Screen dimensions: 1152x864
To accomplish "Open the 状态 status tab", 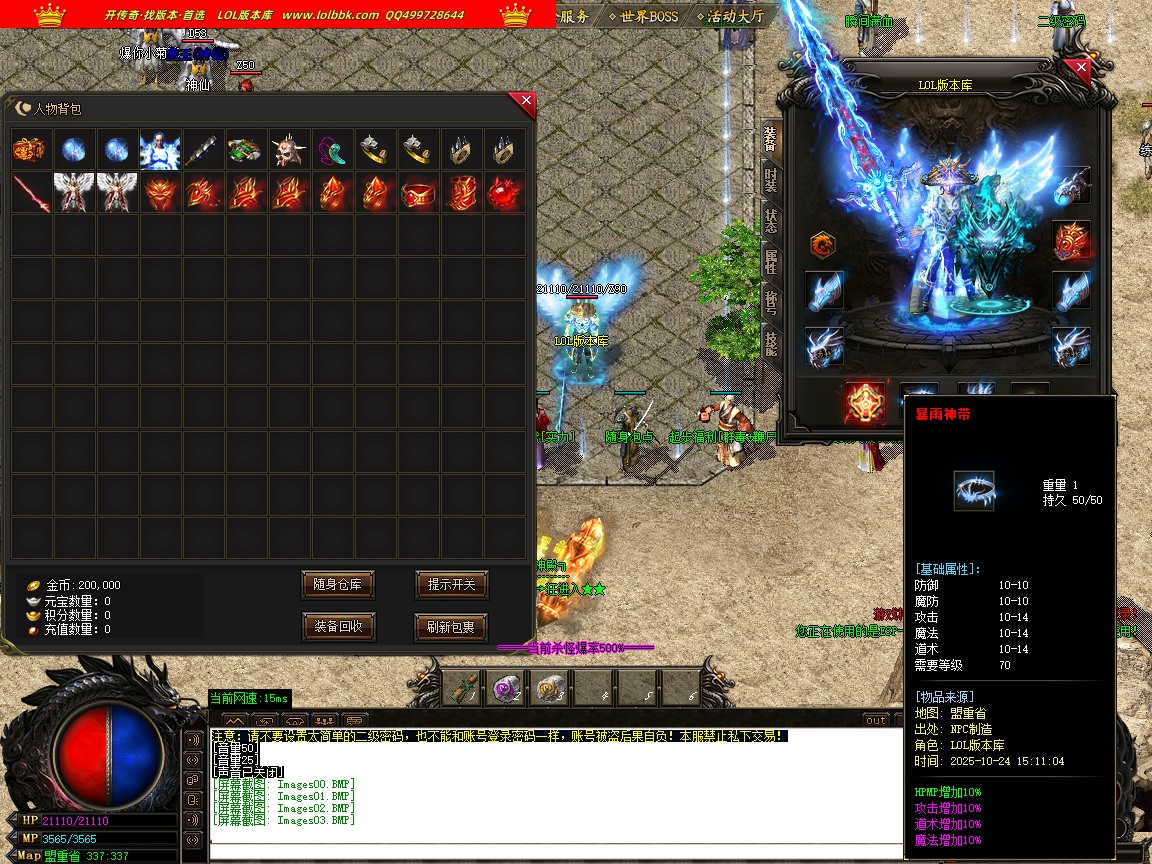I will point(770,220).
